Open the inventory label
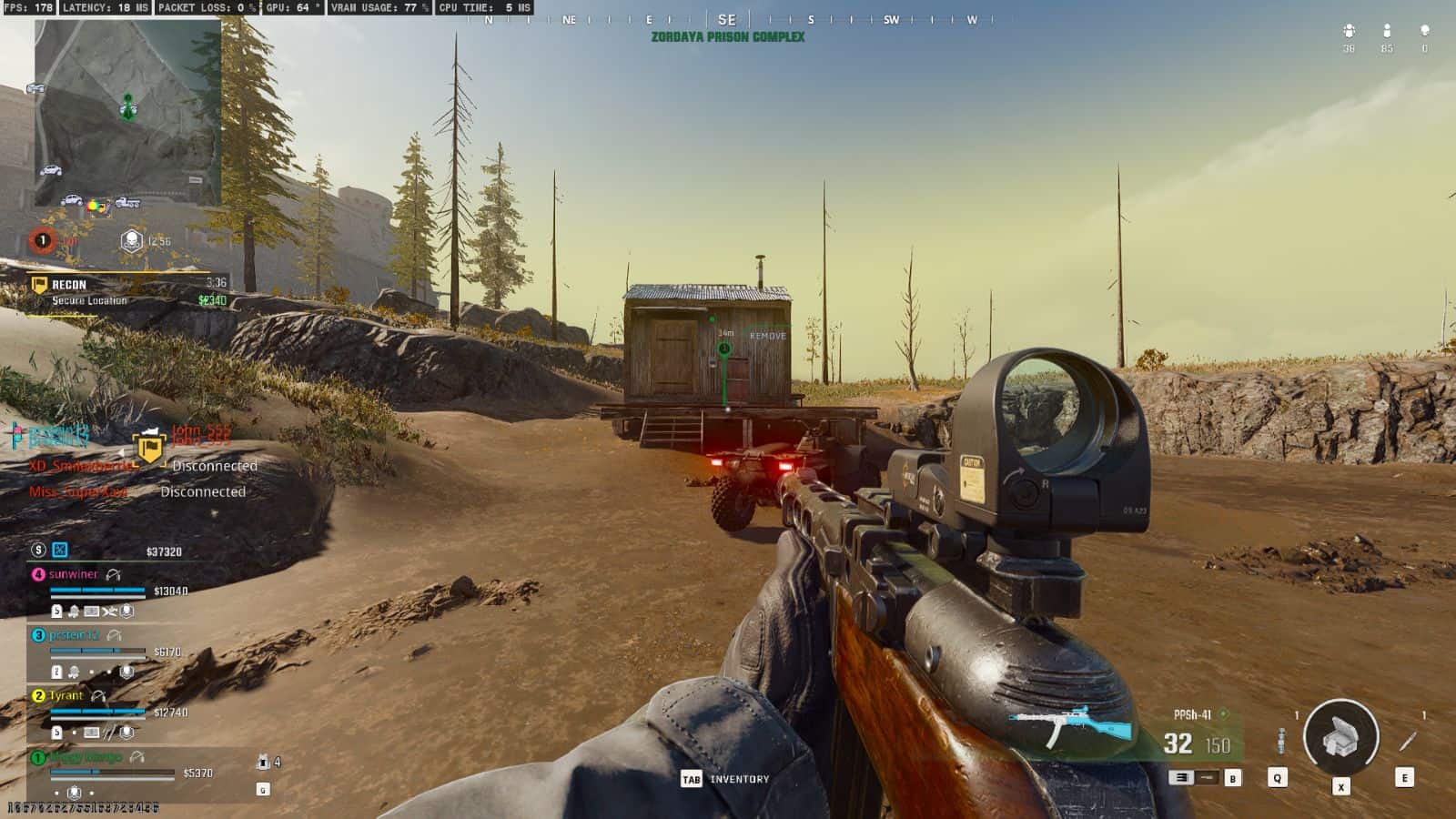 pos(739,779)
